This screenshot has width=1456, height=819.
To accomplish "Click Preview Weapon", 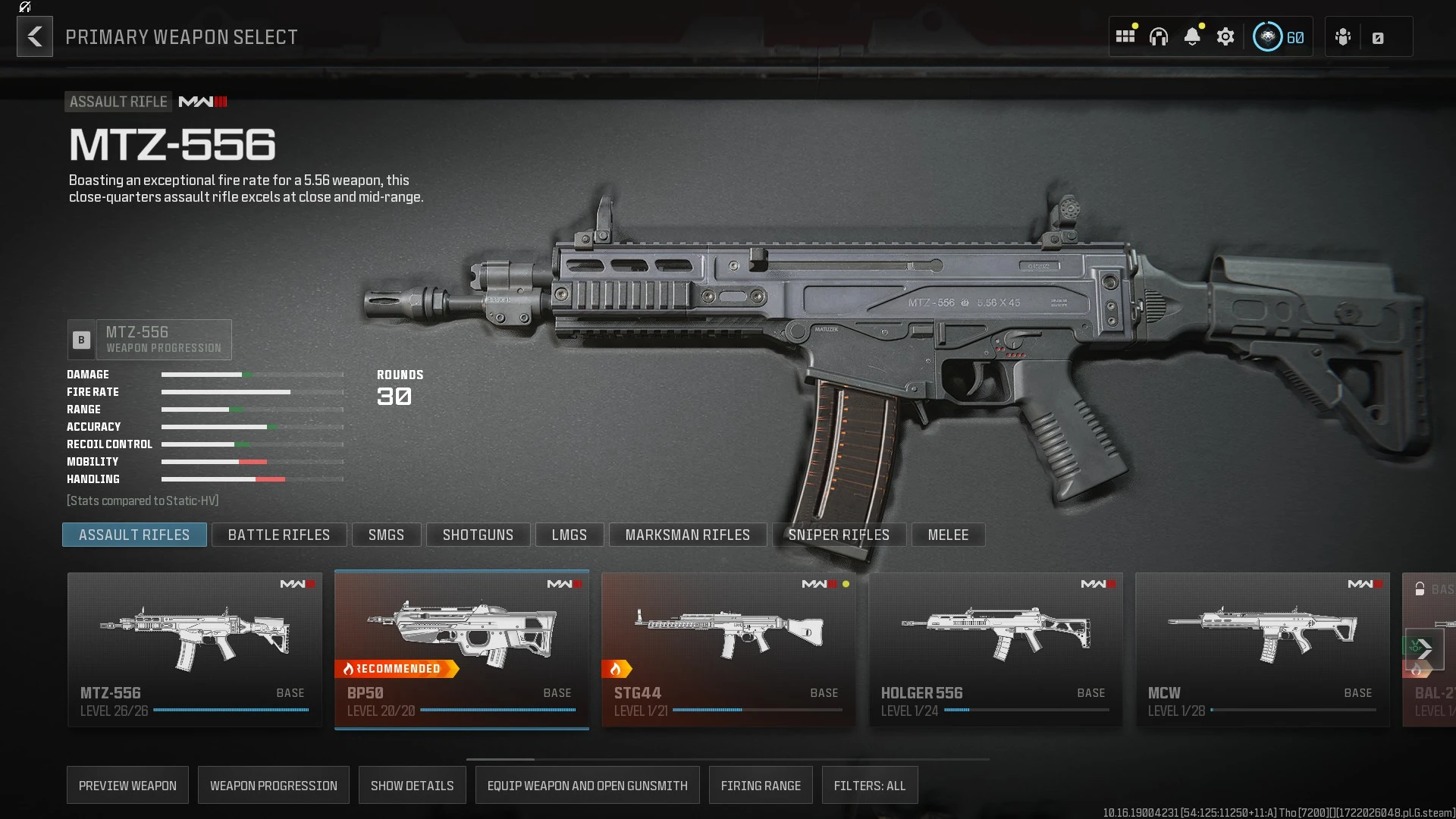I will 127,785.
